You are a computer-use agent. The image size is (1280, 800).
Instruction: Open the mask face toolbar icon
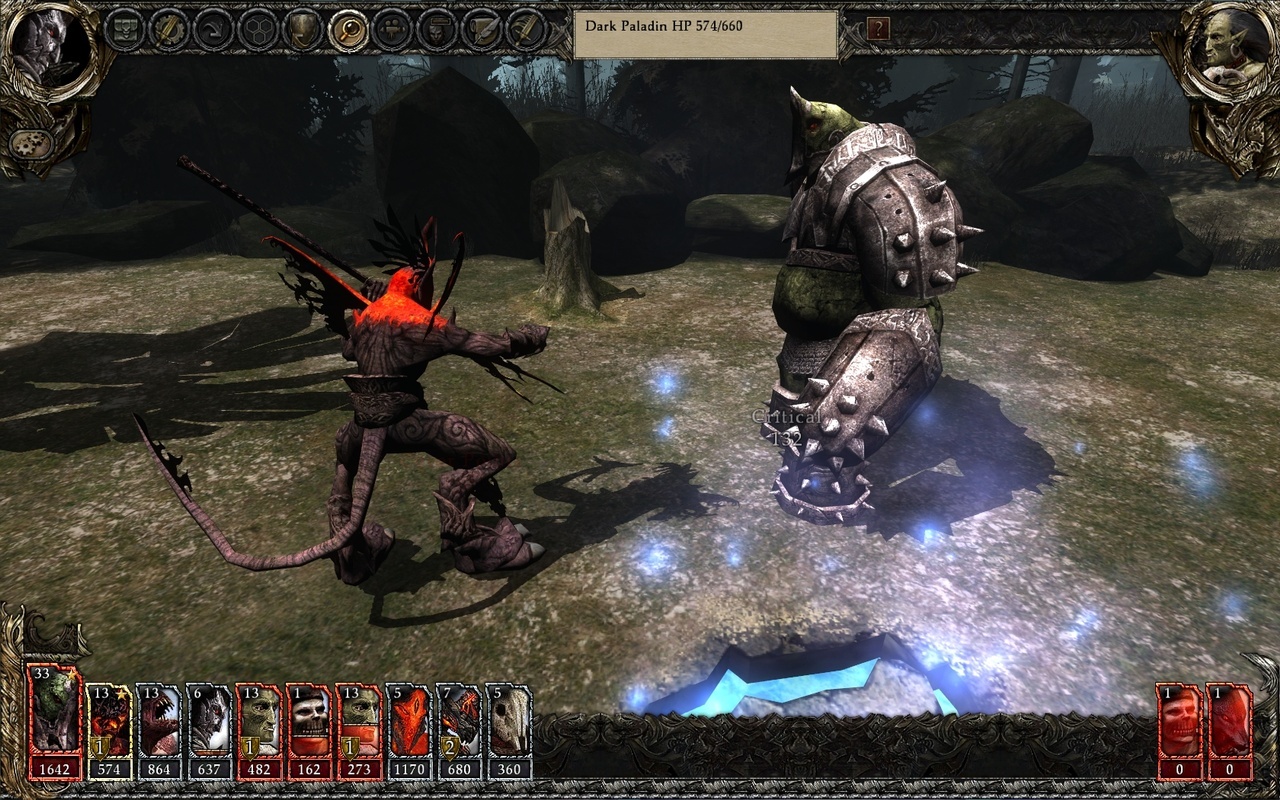point(436,29)
